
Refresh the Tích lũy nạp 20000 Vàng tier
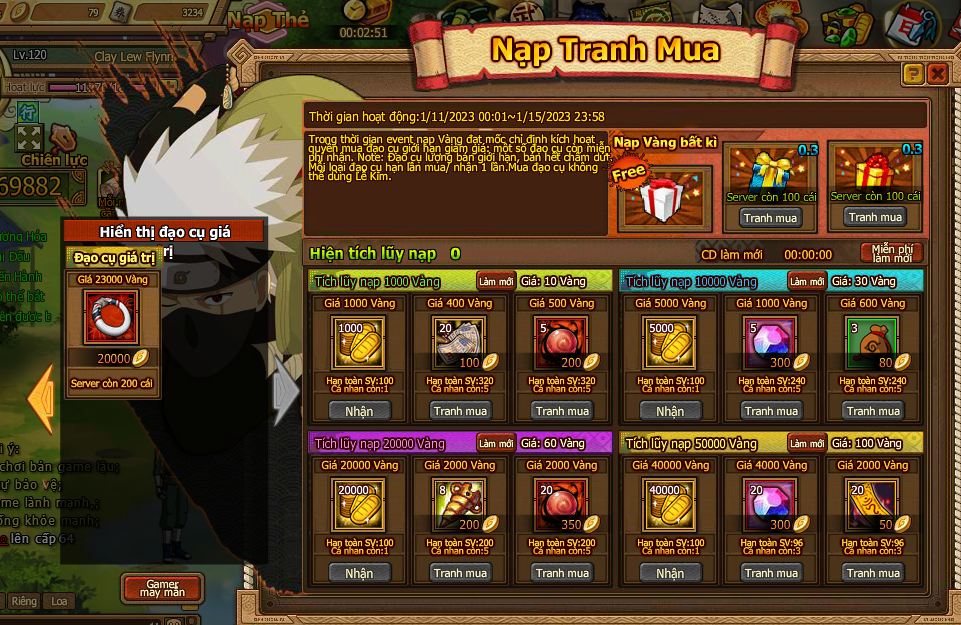[x=496, y=443]
